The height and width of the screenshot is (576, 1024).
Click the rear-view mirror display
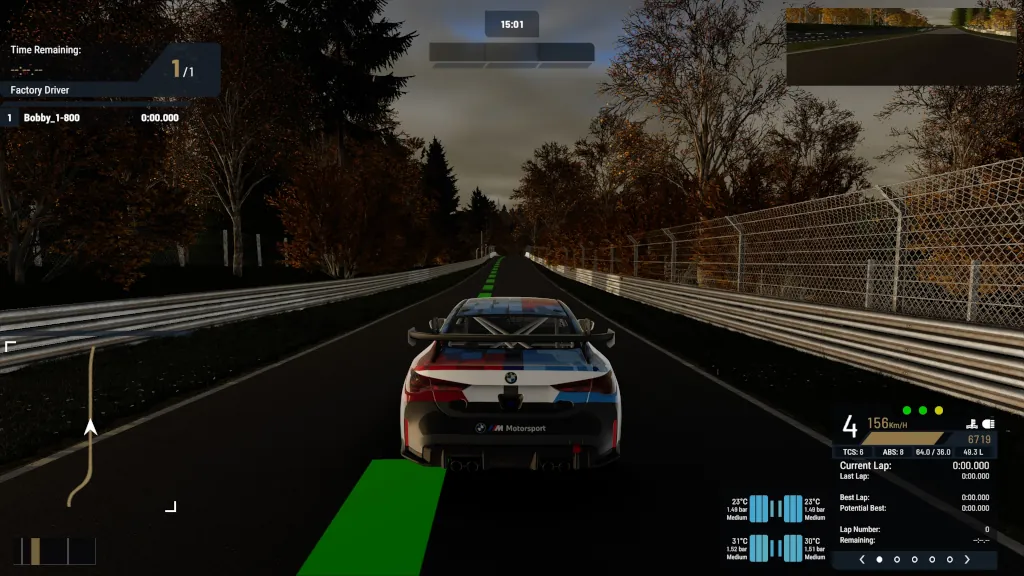click(903, 46)
